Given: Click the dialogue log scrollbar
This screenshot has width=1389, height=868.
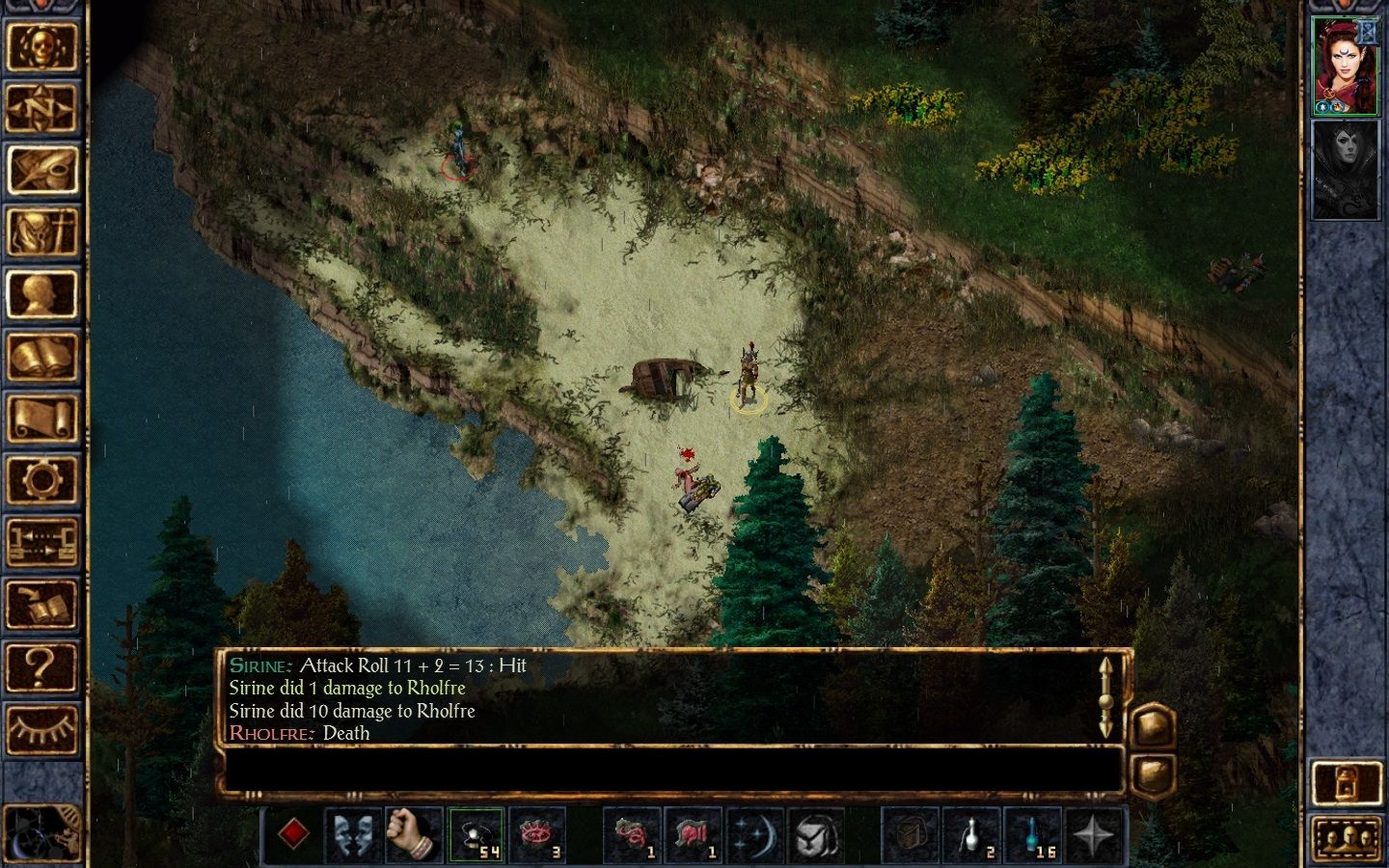Looking at the screenshot, I should click(x=1105, y=696).
